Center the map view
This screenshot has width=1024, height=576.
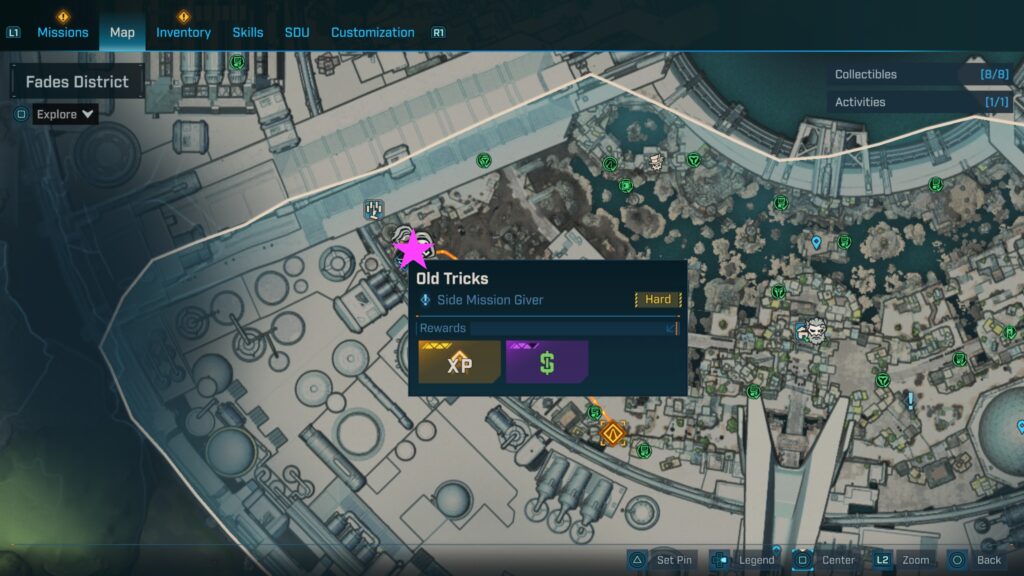click(826, 560)
